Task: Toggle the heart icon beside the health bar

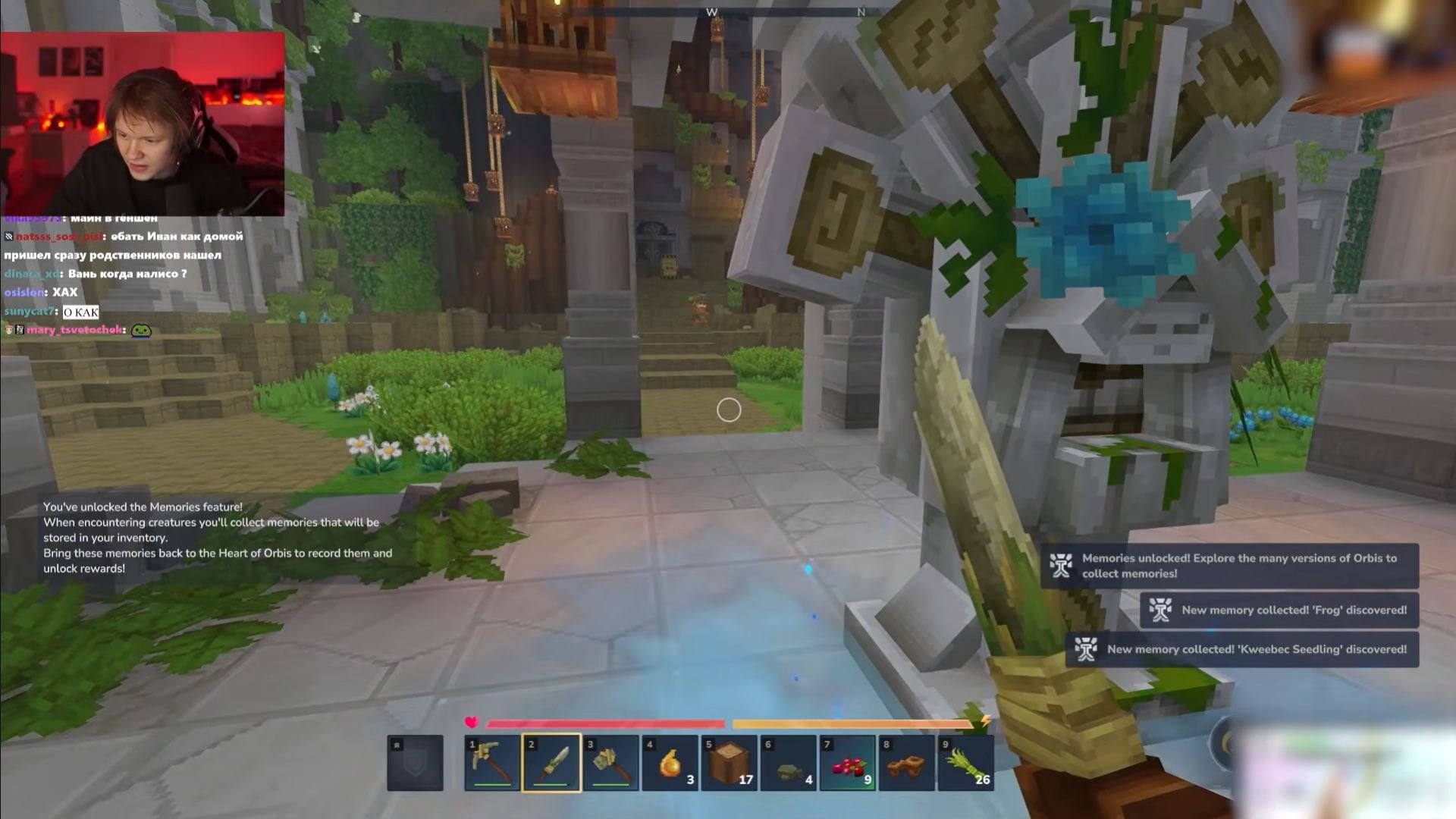Action: tap(470, 723)
